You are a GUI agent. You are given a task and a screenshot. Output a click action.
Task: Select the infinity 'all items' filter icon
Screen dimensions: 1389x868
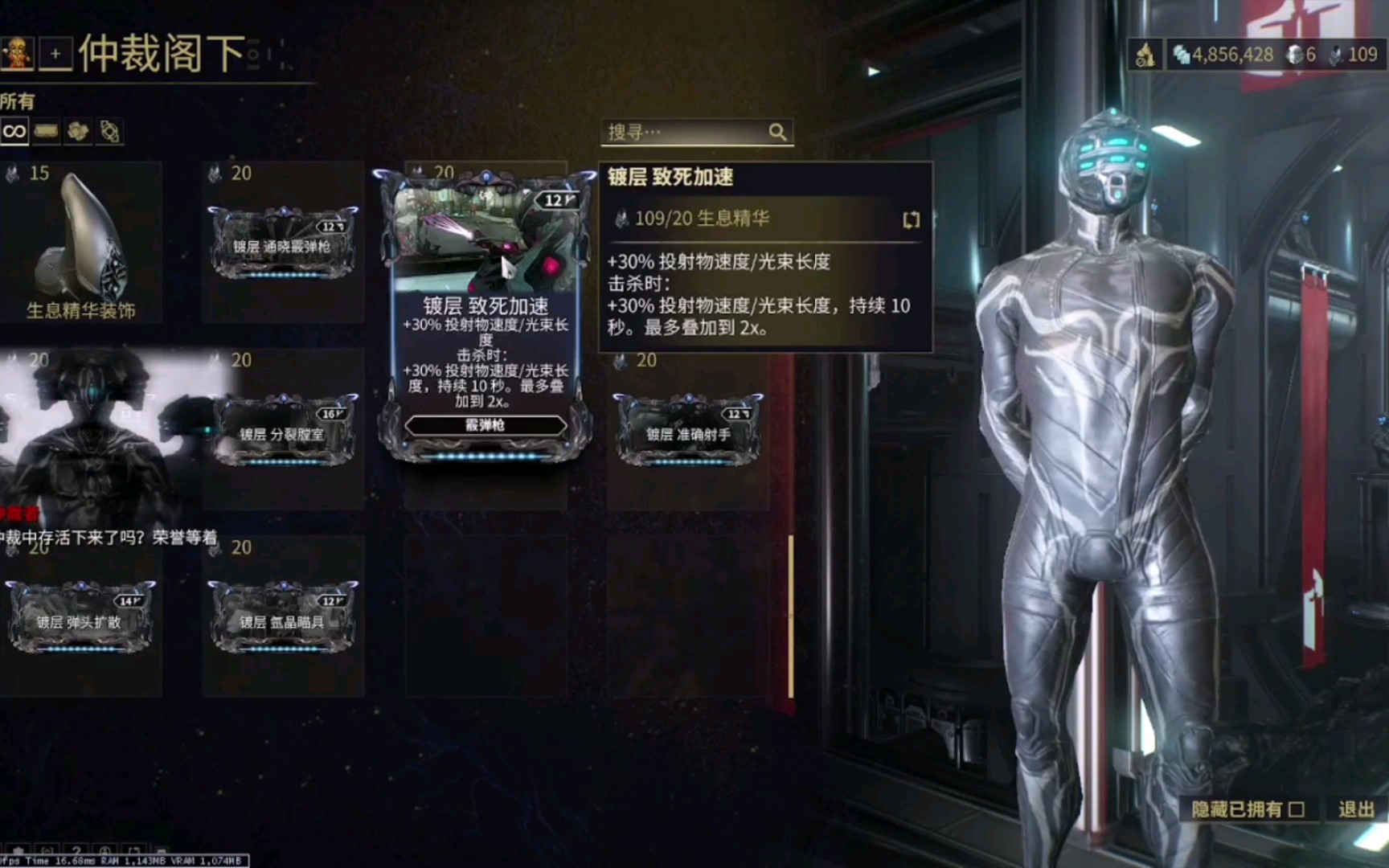coord(14,131)
